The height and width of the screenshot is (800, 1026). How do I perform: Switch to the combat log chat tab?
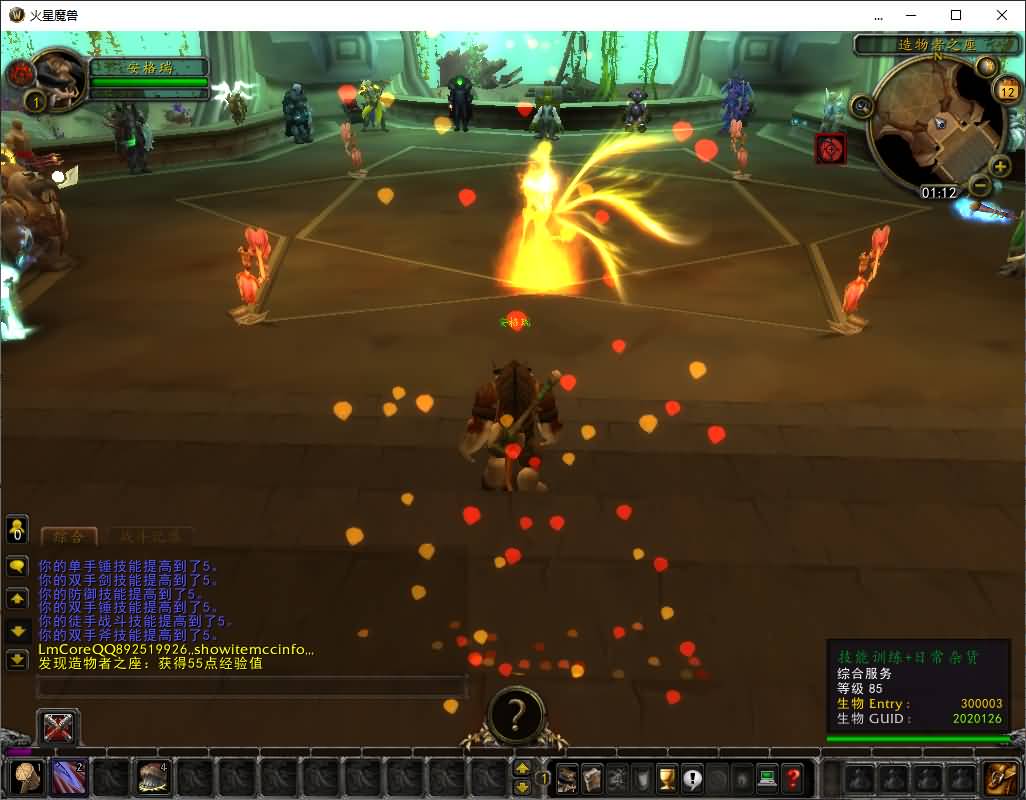pyautogui.click(x=150, y=536)
